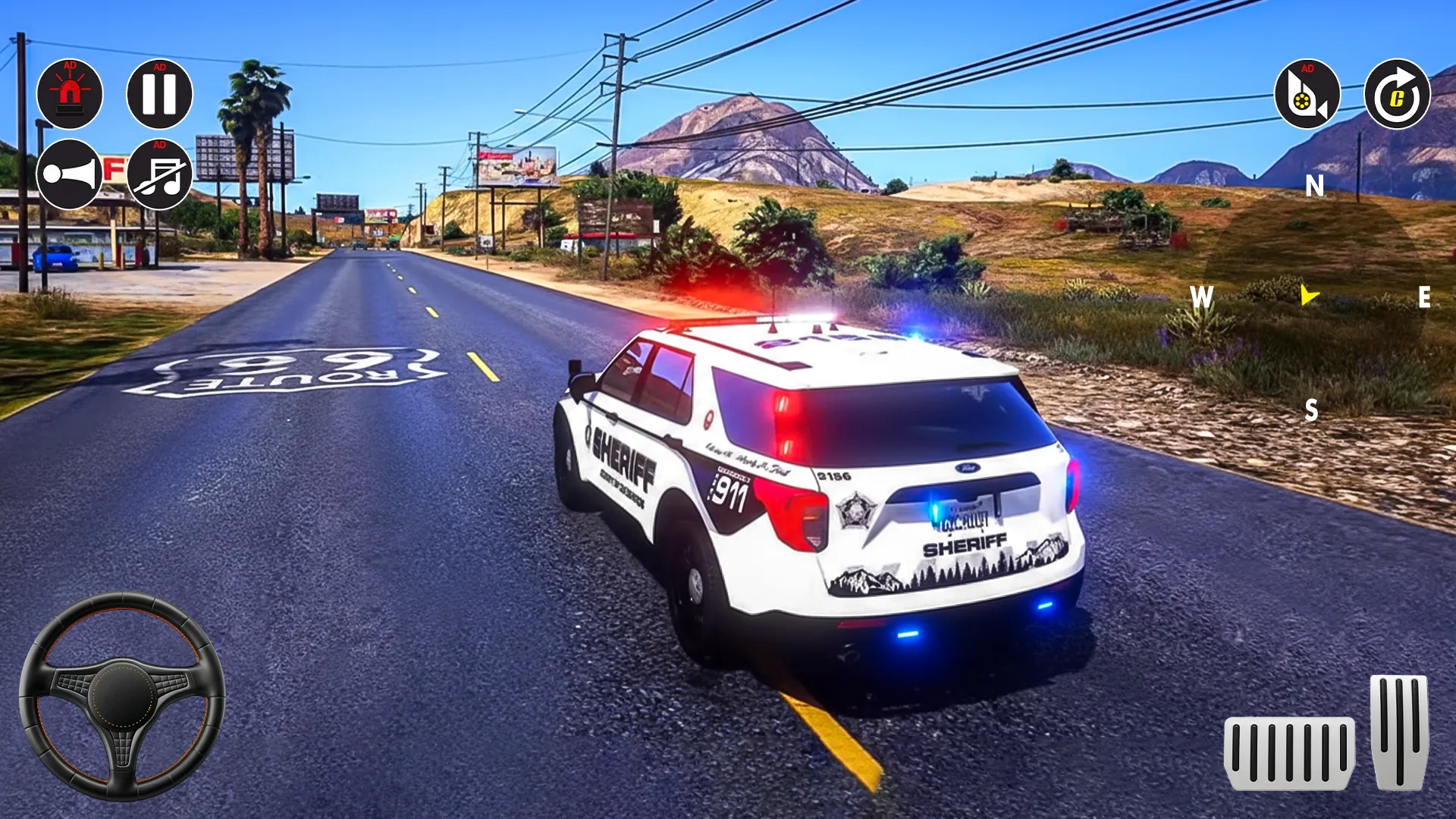Enable the camera angle change

click(1307, 94)
